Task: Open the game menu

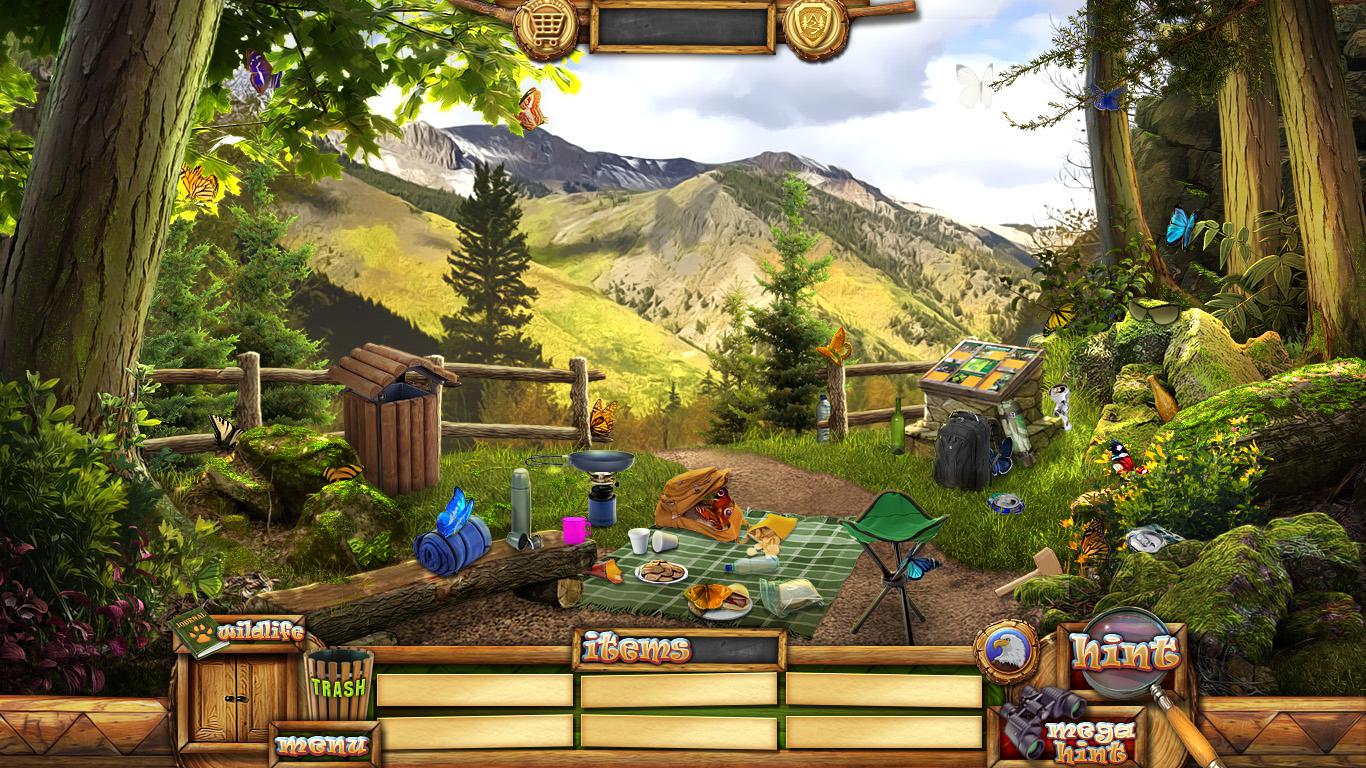Action: tap(322, 745)
